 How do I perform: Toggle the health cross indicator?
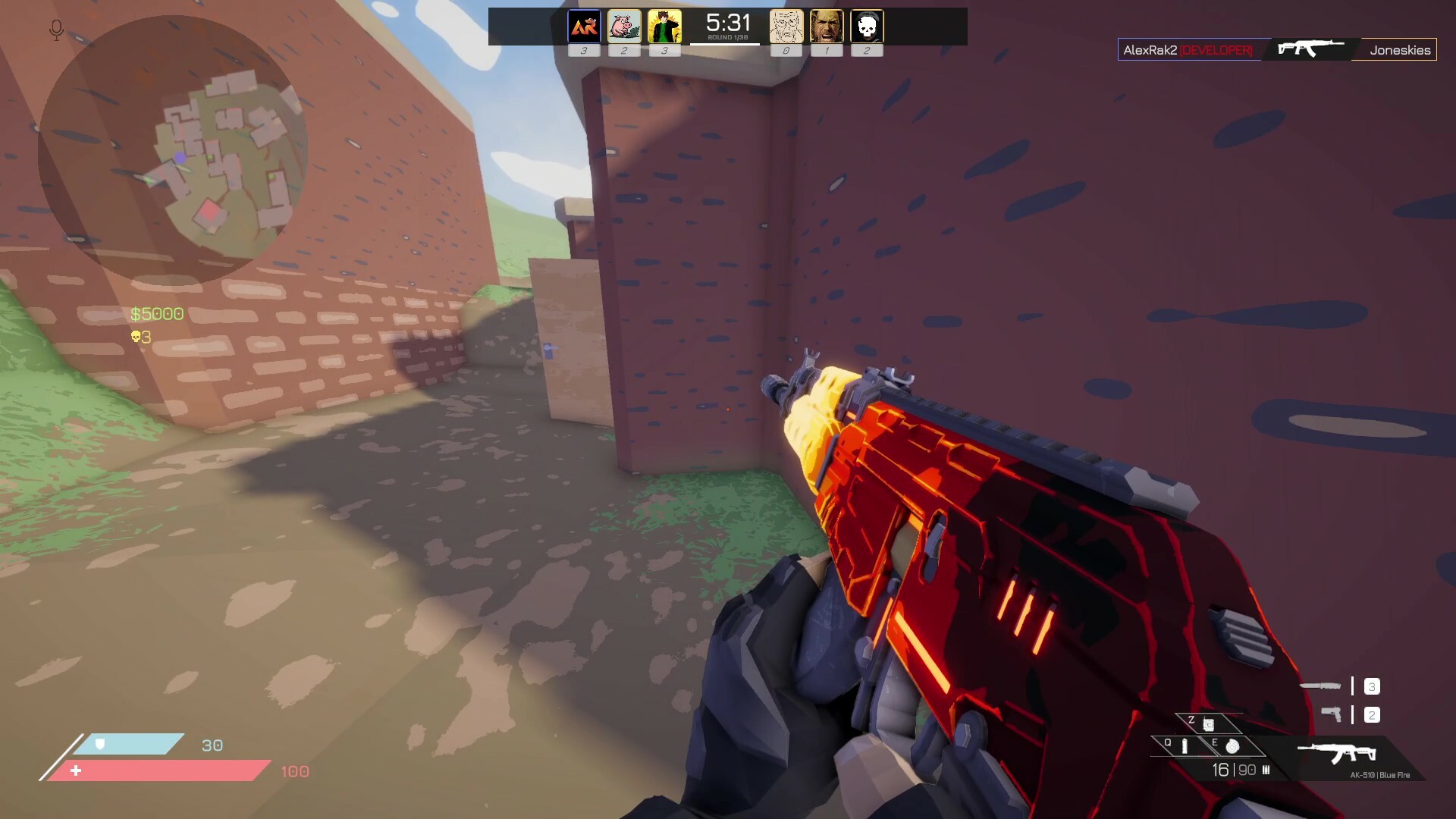76,770
